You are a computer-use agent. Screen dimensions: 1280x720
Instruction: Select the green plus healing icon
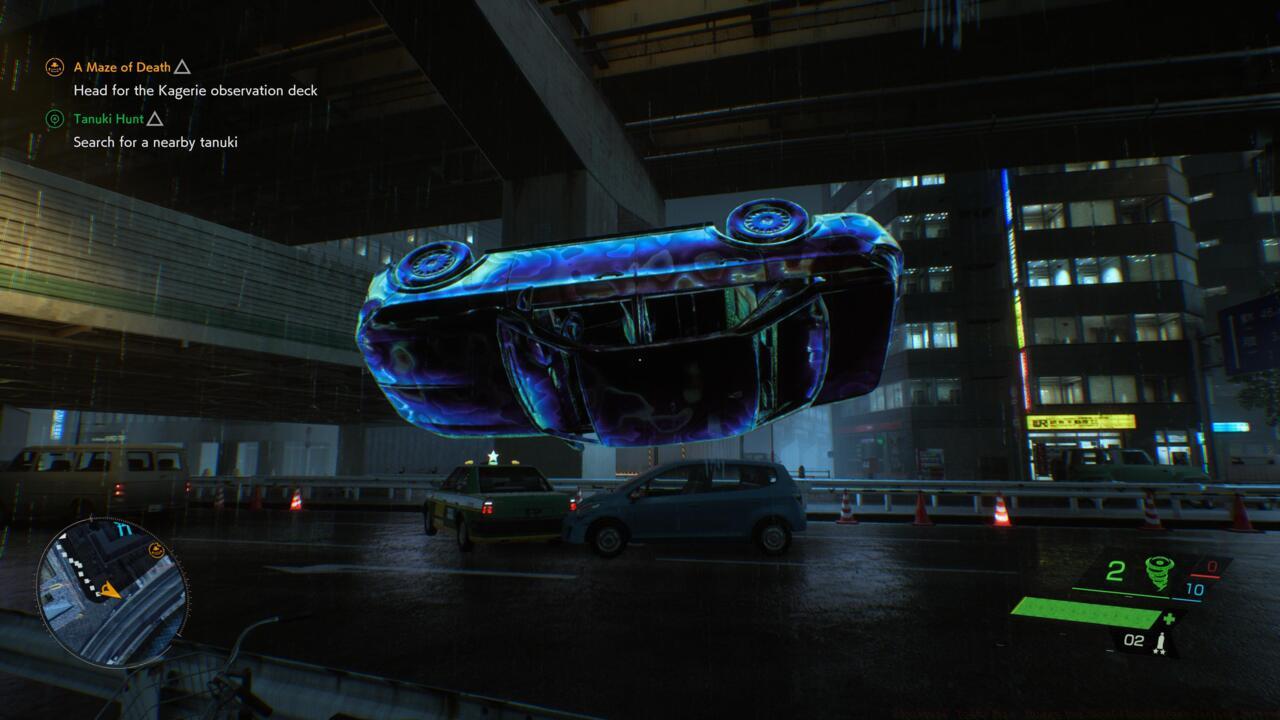coord(1169,619)
